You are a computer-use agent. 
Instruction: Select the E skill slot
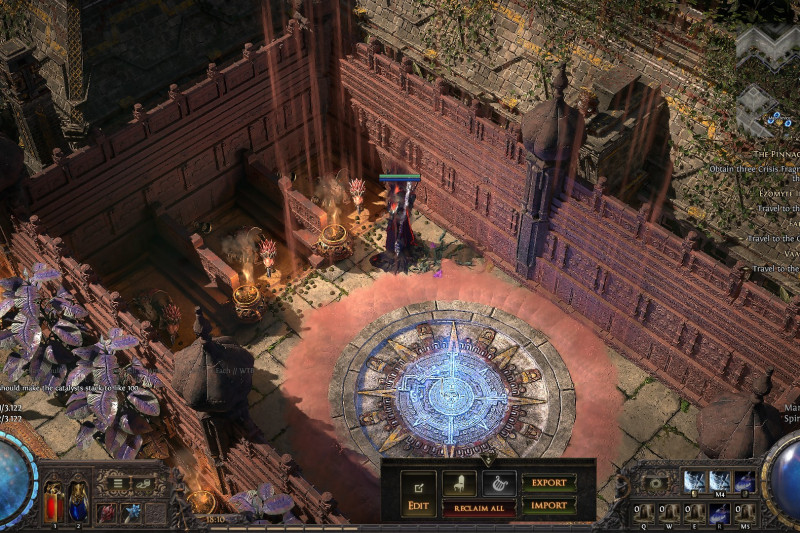[694, 514]
